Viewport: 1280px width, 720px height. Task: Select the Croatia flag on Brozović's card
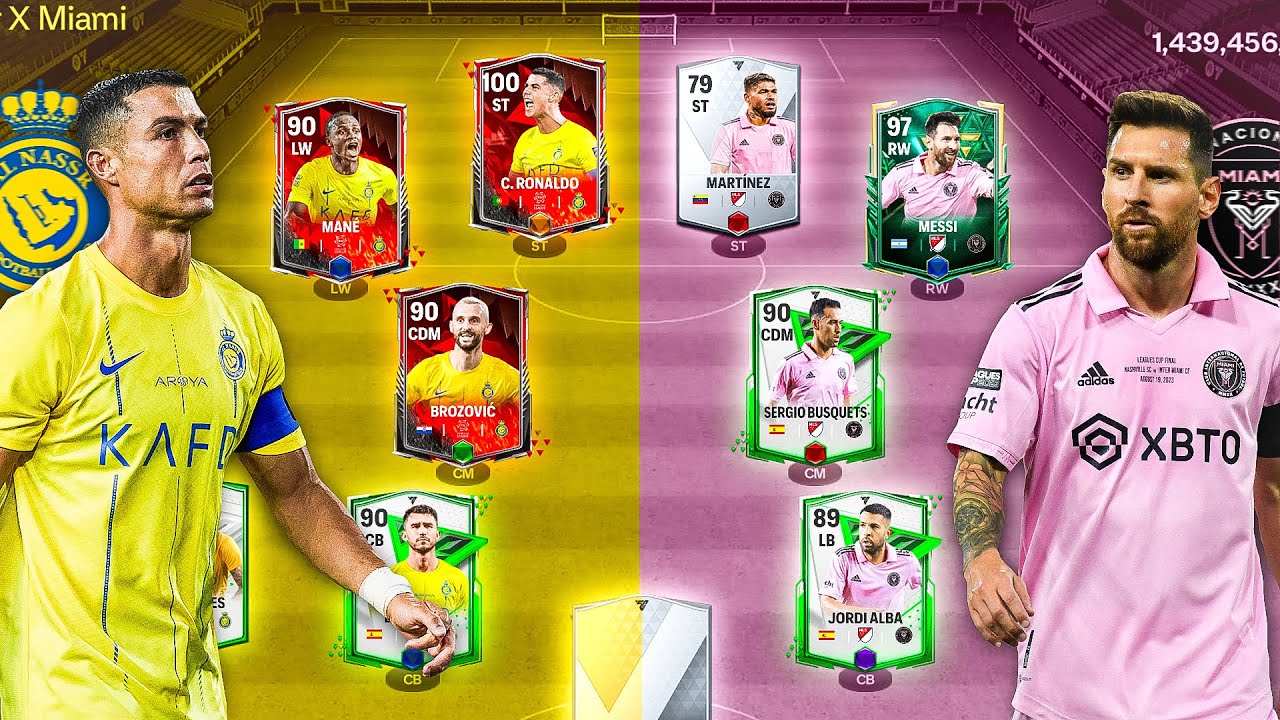point(424,430)
